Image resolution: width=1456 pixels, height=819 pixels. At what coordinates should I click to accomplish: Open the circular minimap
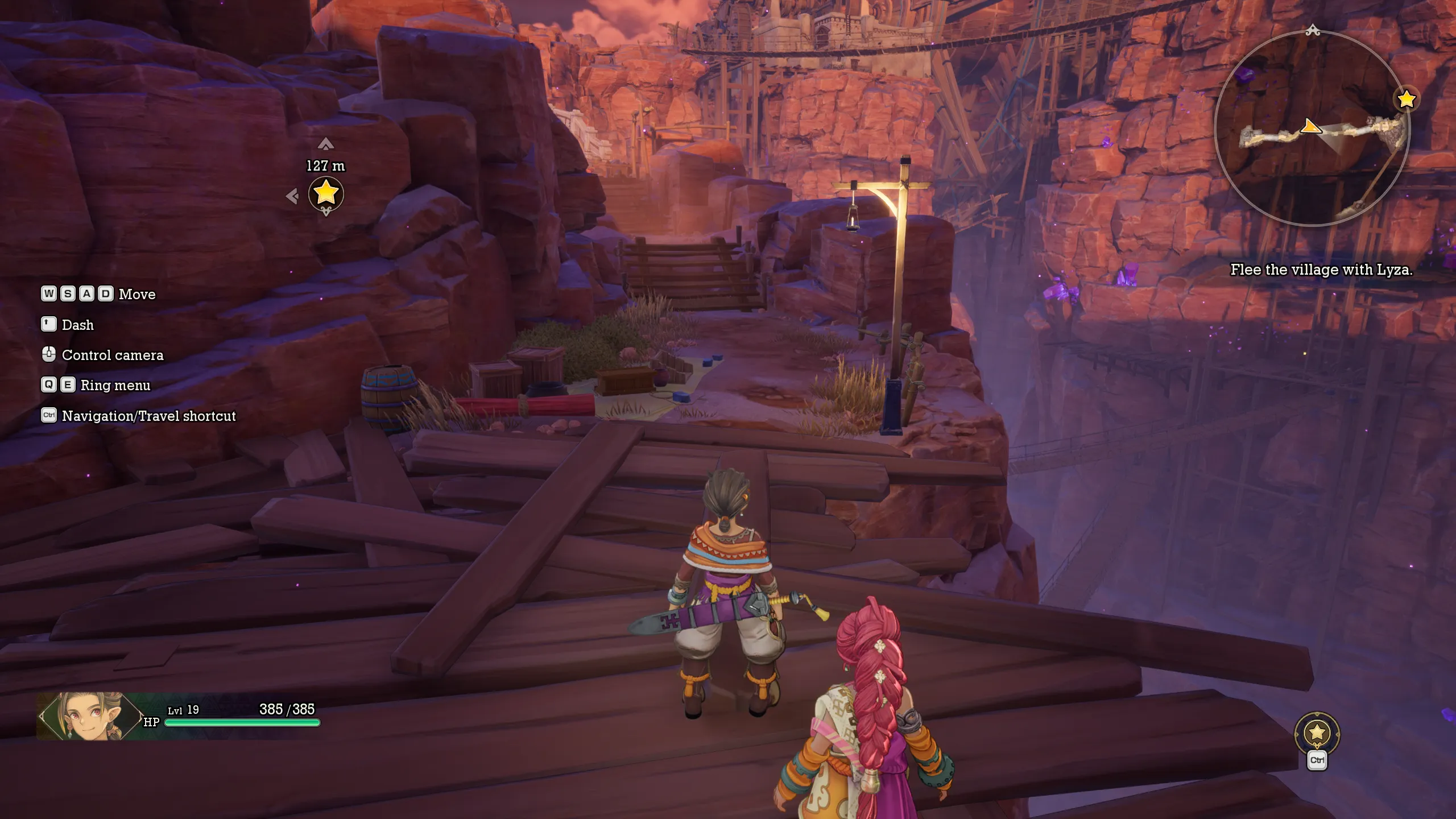[1312, 129]
